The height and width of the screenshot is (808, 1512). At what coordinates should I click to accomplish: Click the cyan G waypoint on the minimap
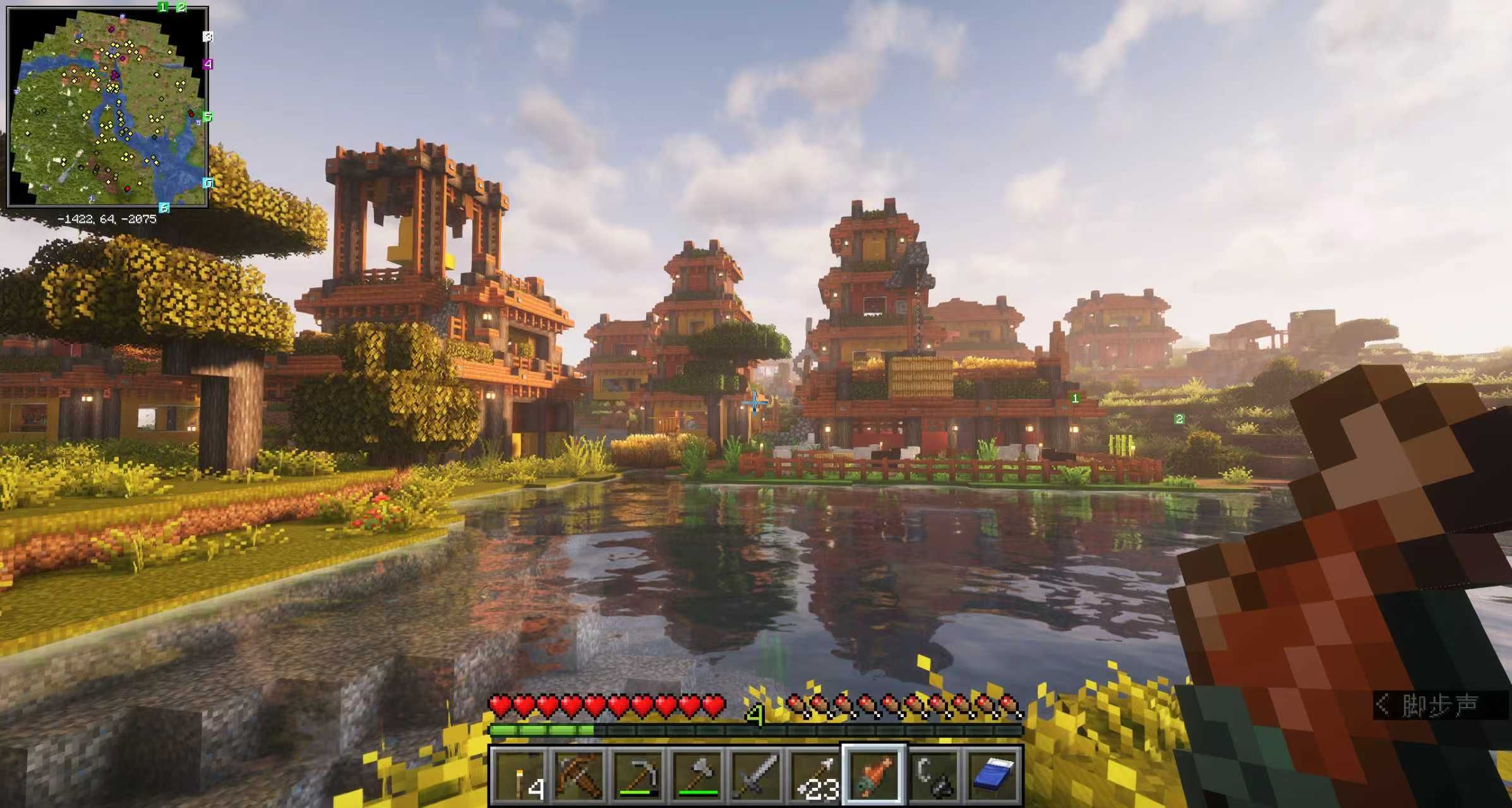(x=208, y=183)
